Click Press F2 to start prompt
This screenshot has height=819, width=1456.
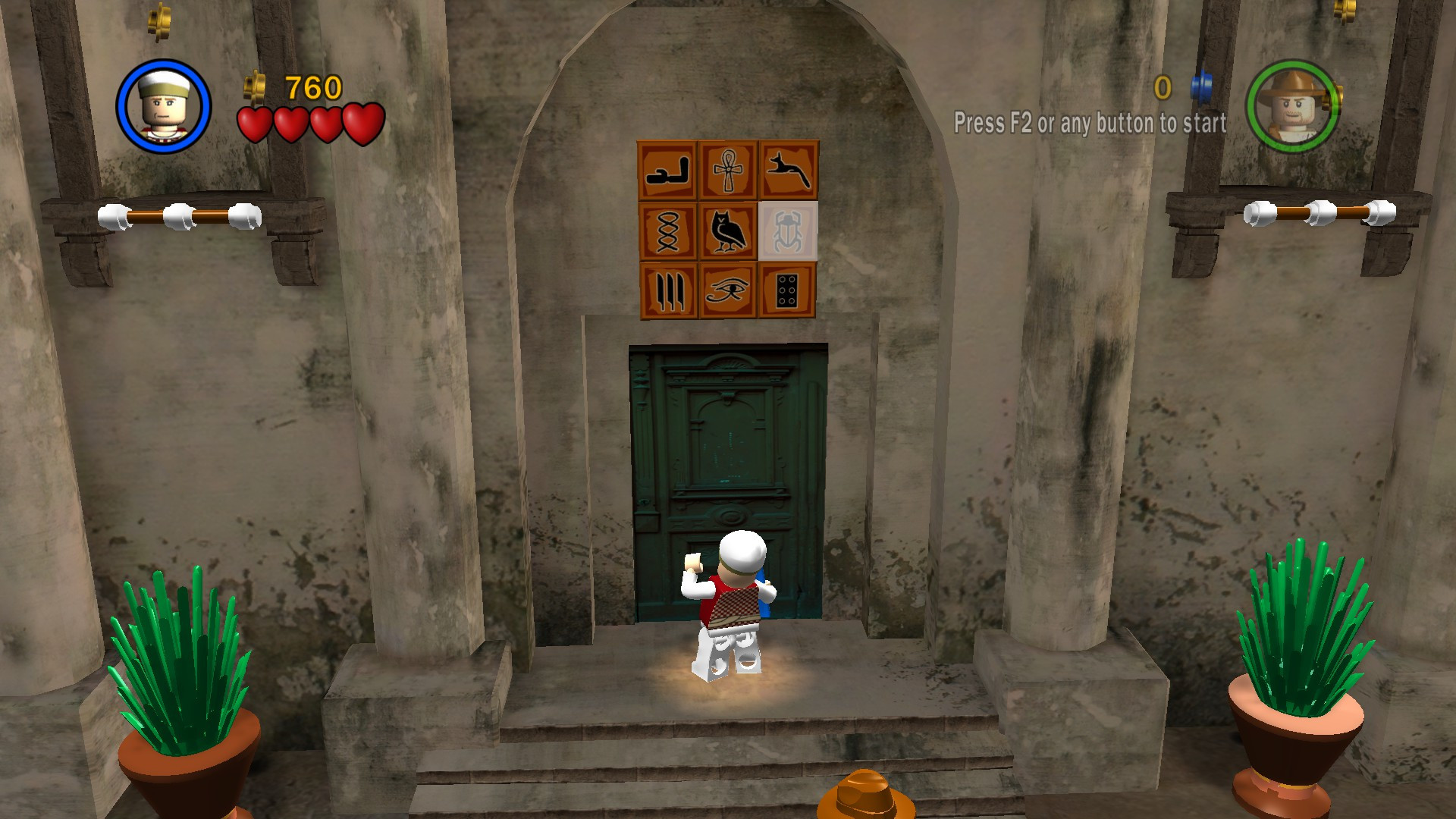1092,121
